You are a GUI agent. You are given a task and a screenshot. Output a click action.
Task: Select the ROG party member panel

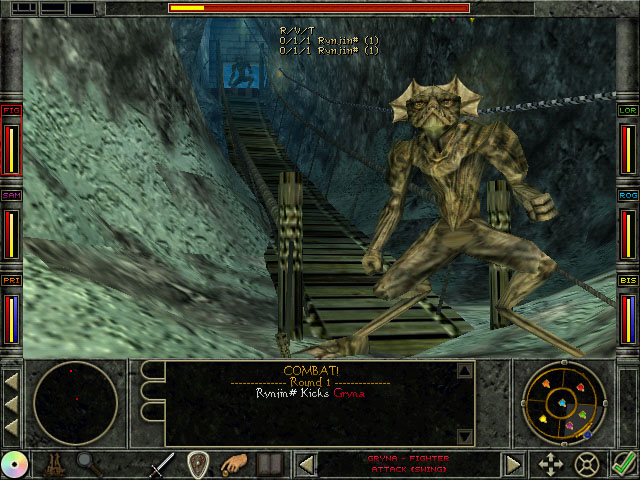628,226
